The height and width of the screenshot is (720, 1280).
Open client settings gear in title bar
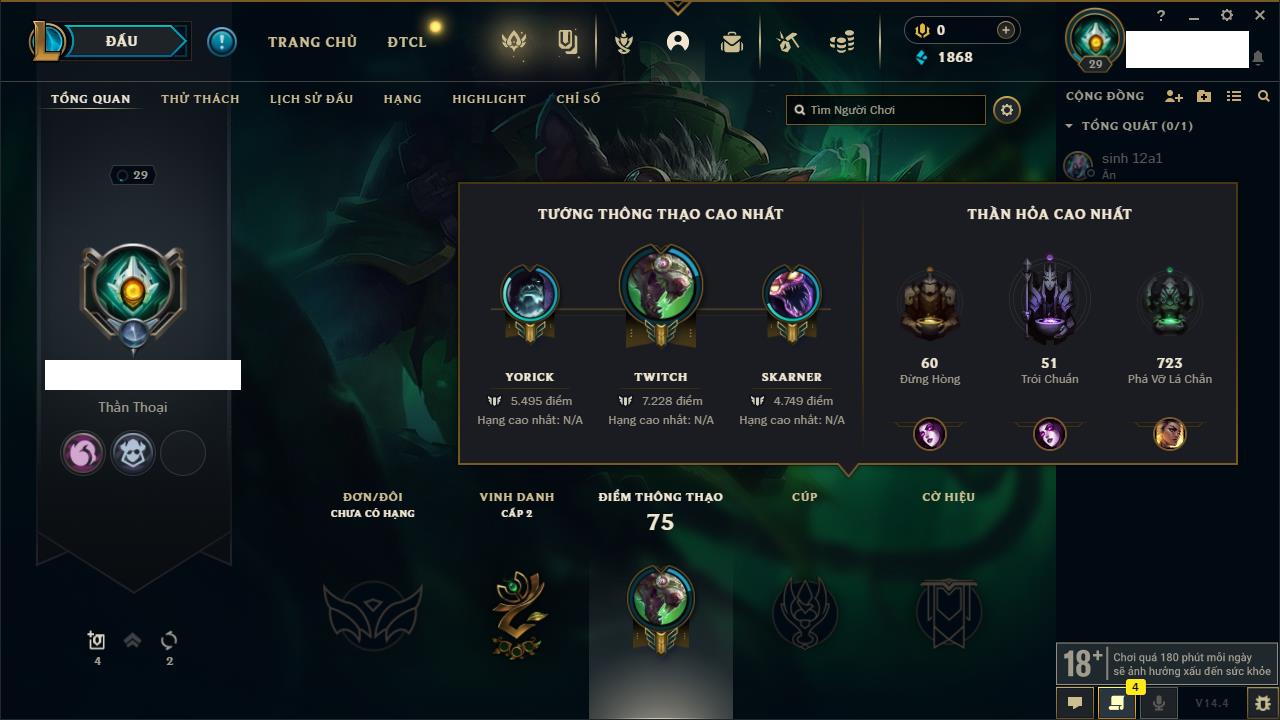(1227, 16)
